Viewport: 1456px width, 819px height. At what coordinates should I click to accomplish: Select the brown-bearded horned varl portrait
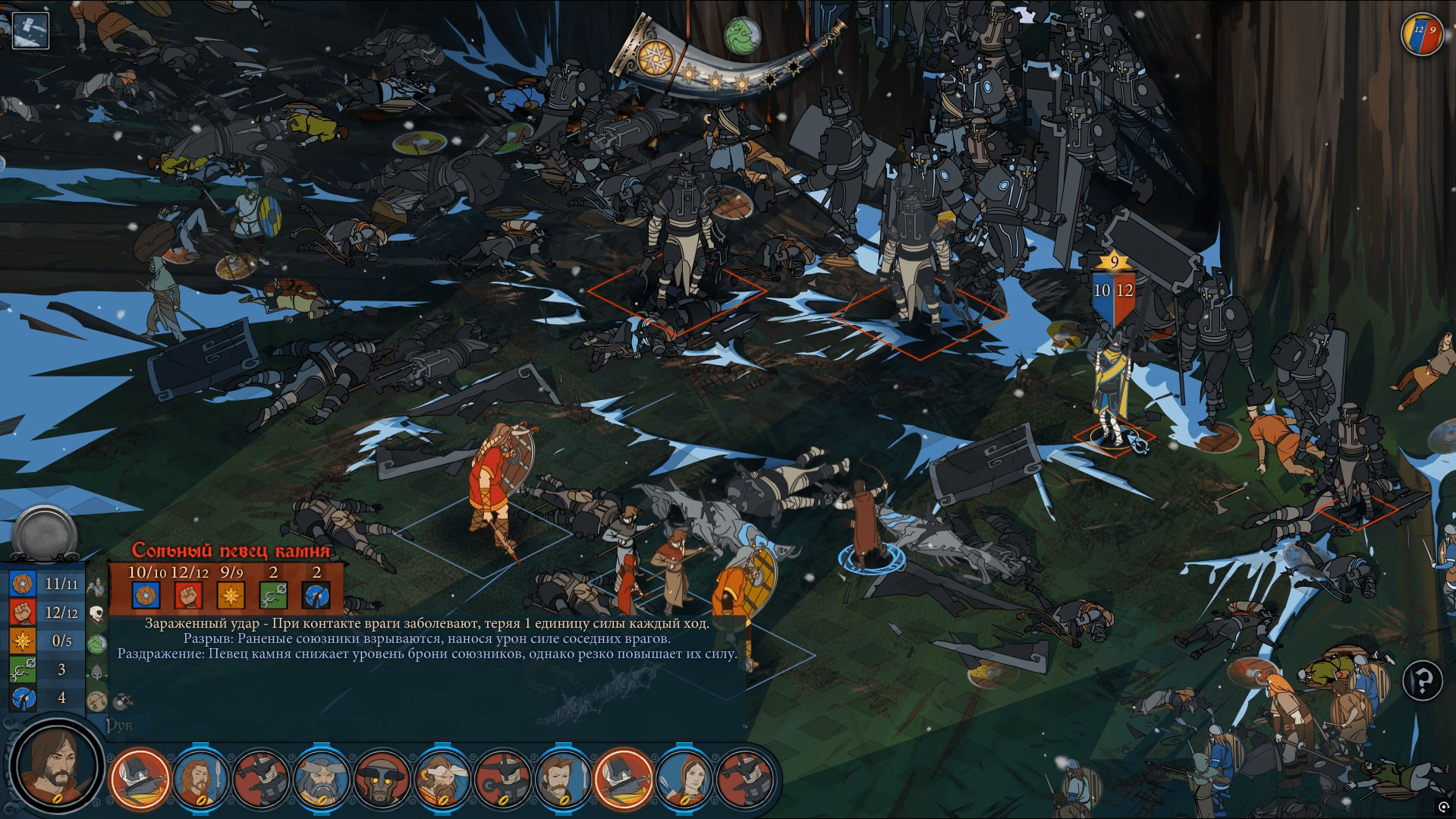442,779
